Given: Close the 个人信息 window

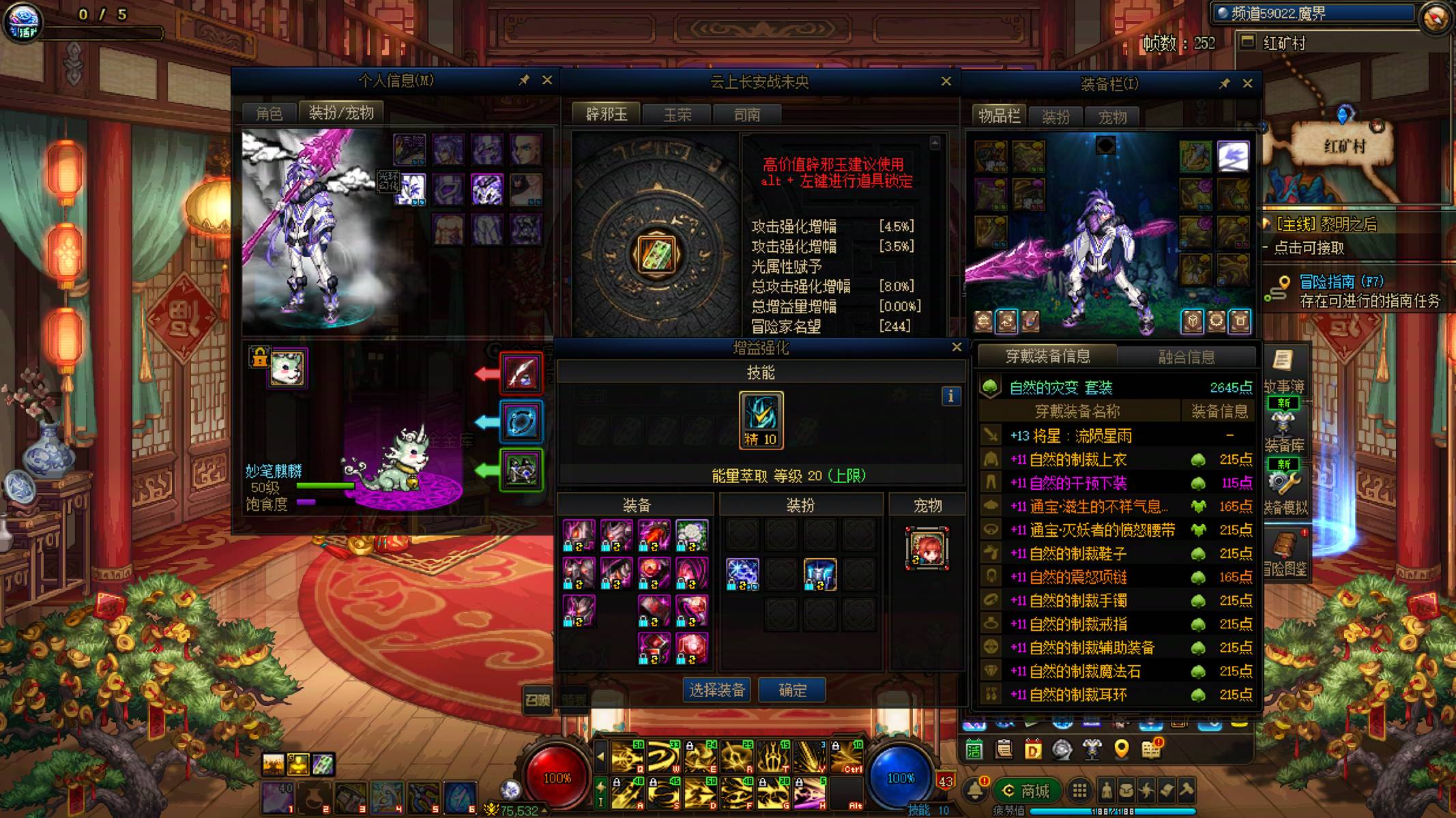Looking at the screenshot, I should (547, 81).
